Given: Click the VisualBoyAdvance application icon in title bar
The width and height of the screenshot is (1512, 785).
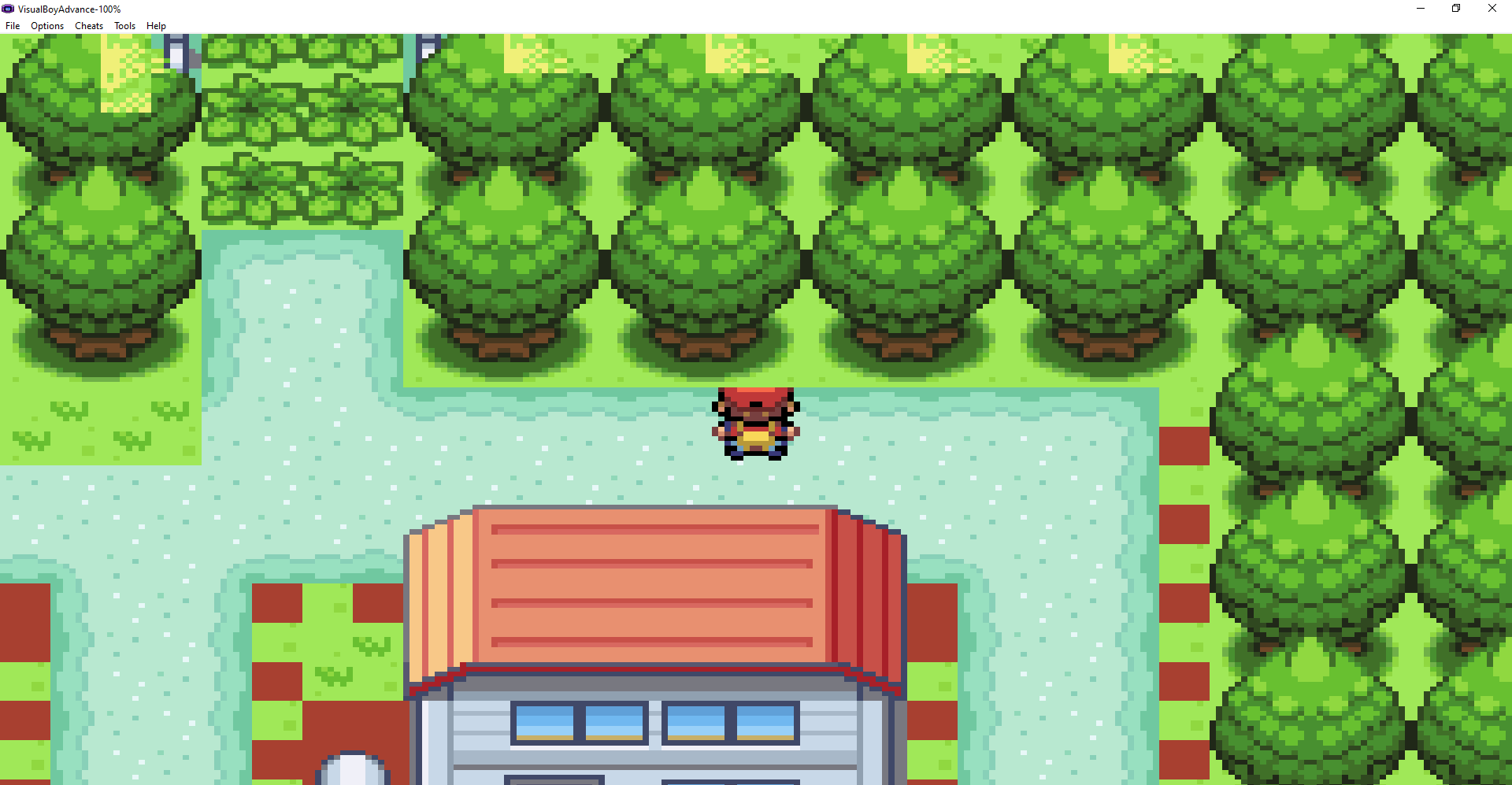Looking at the screenshot, I should click(x=9, y=9).
